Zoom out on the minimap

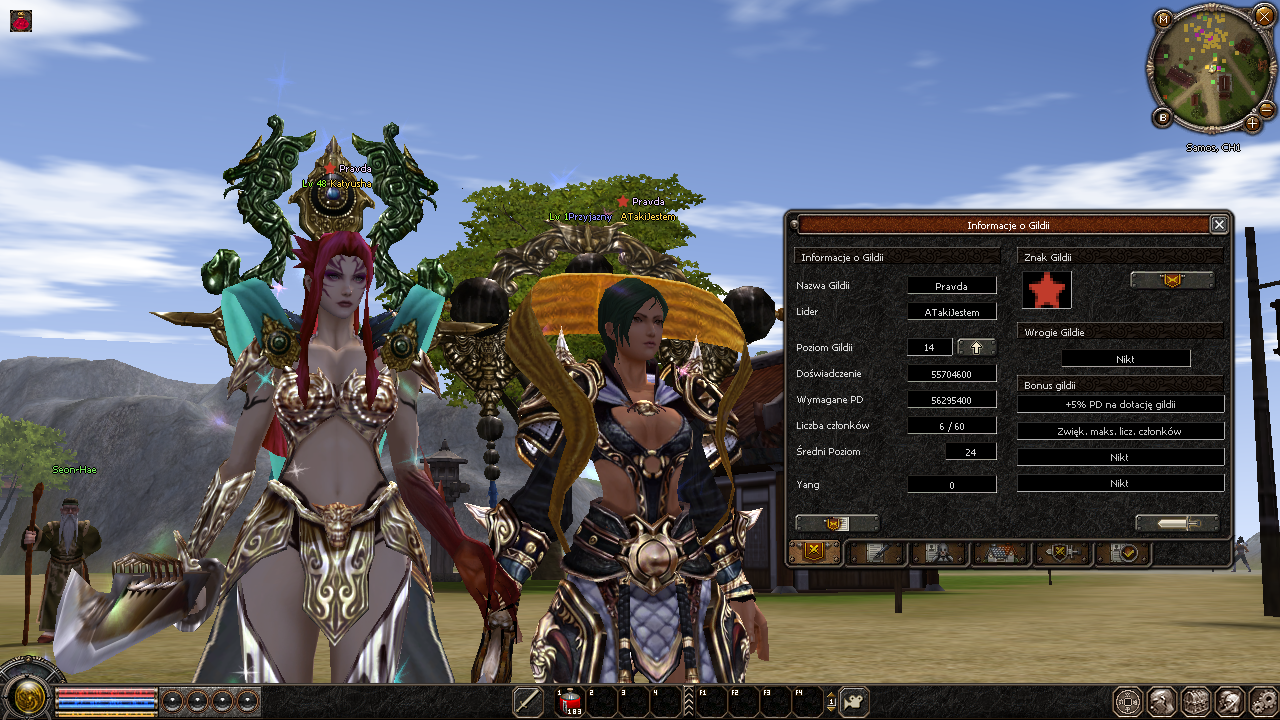point(1266,109)
